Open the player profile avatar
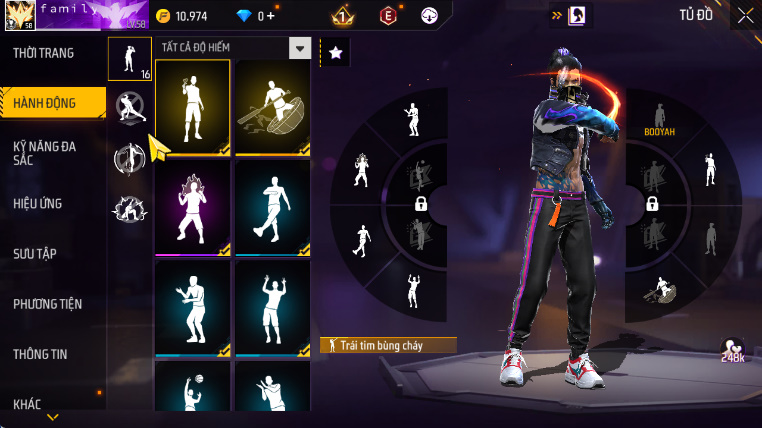This screenshot has height=428, width=762. click(19, 15)
